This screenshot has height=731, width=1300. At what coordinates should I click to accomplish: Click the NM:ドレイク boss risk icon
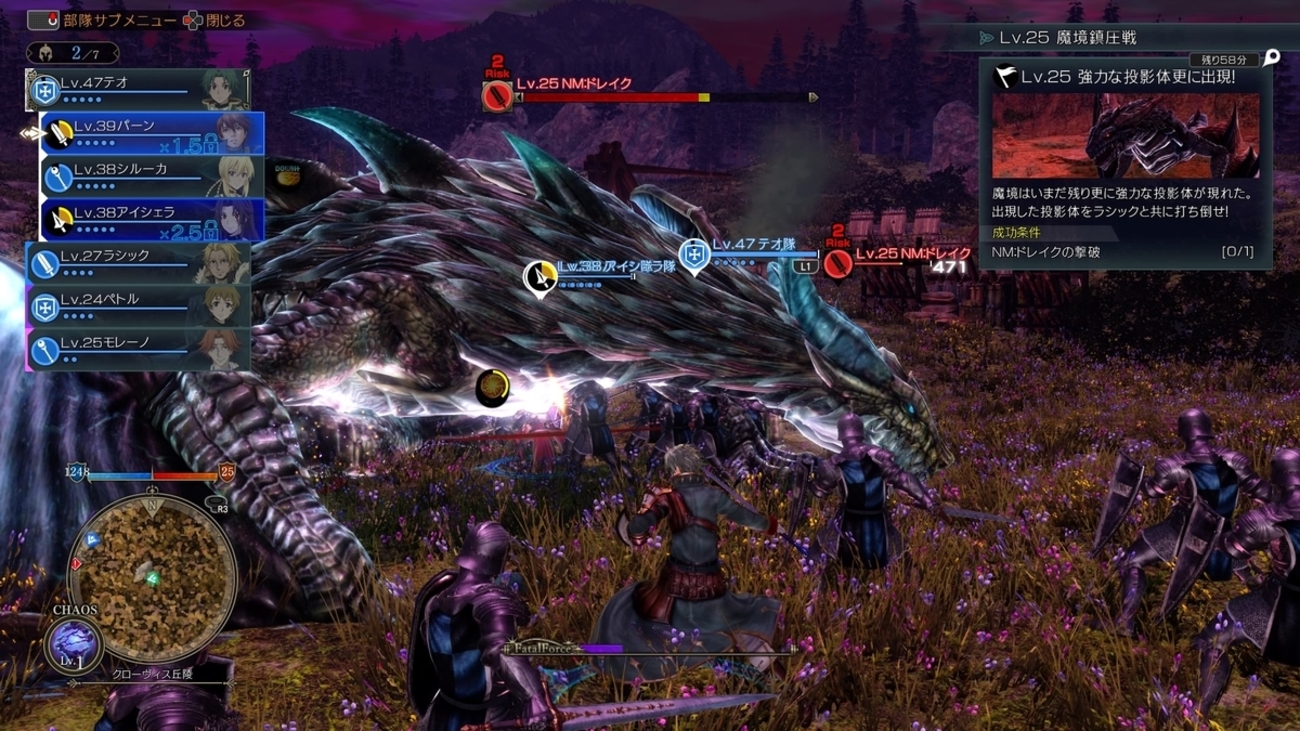coord(497,97)
